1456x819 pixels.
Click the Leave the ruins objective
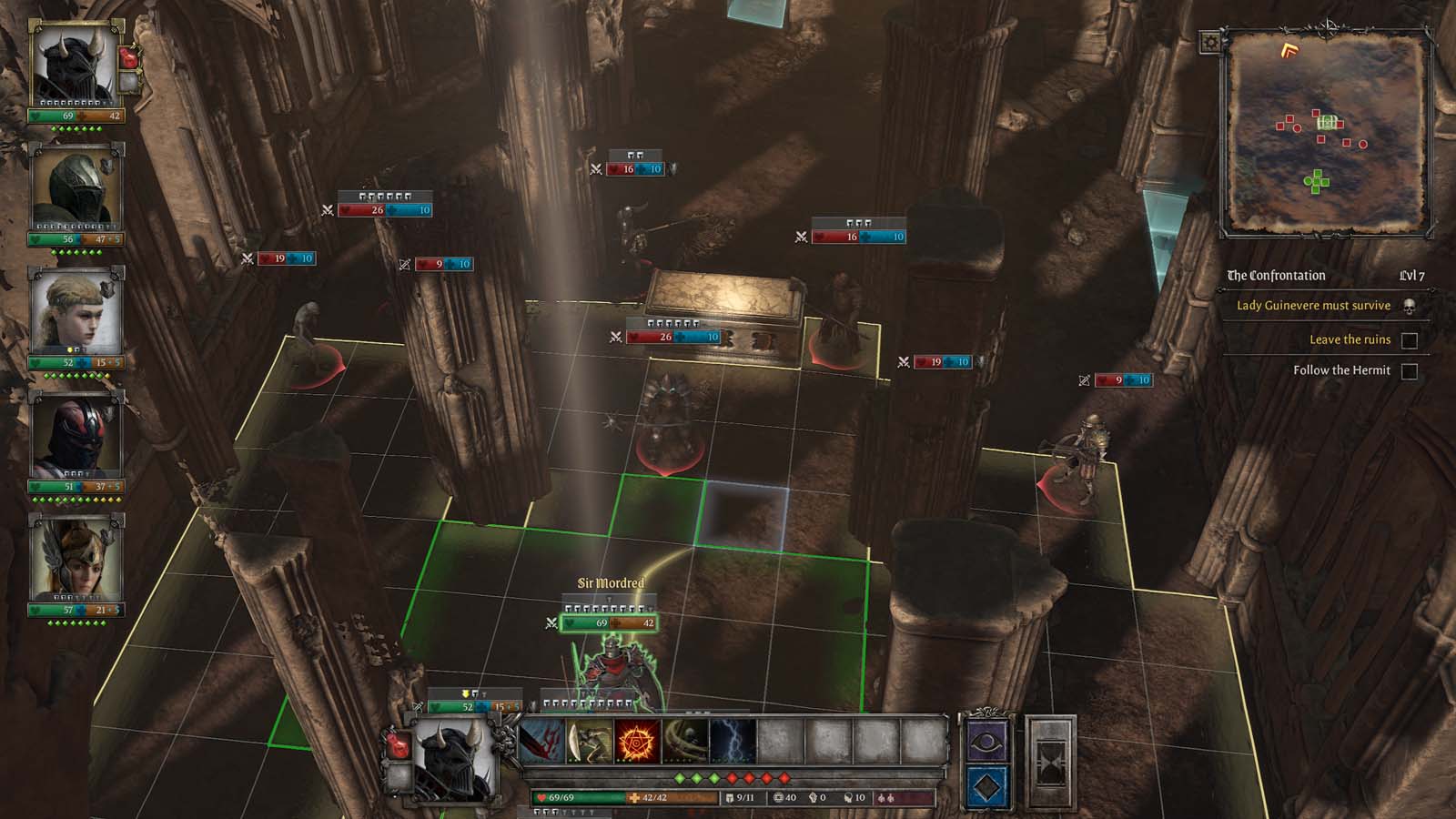[x=1350, y=339]
